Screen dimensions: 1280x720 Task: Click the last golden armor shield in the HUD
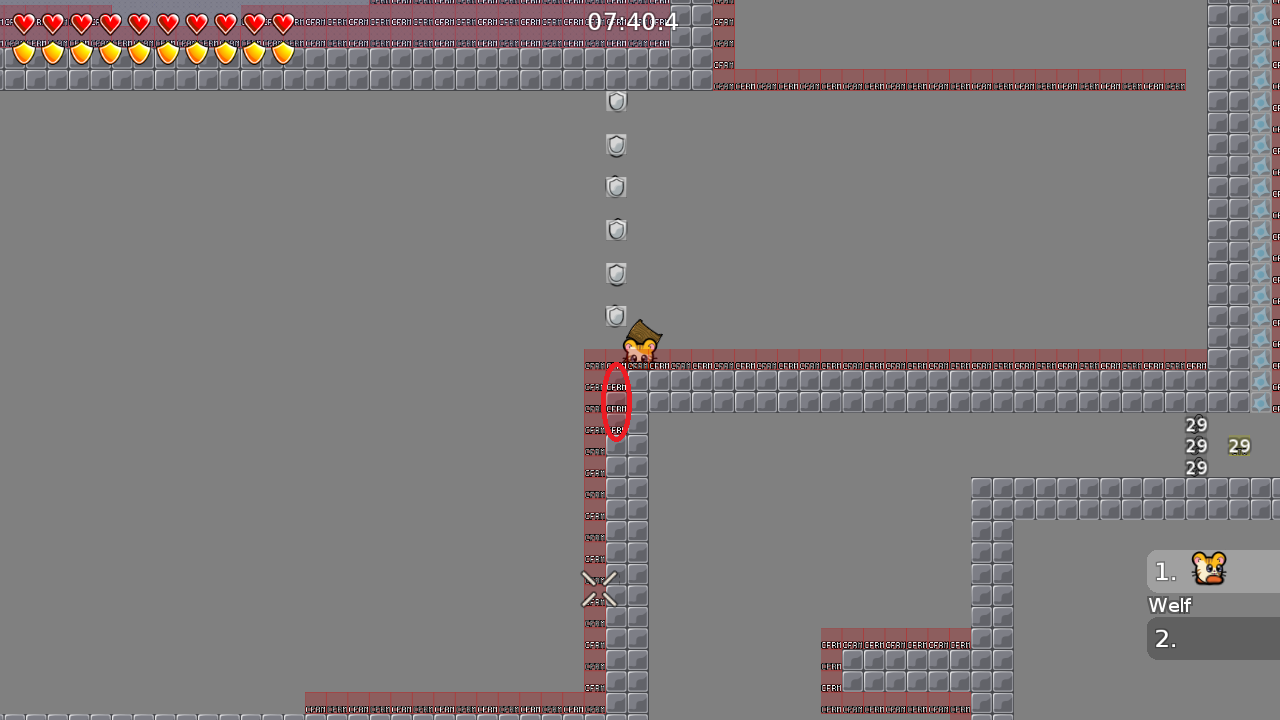[283, 52]
